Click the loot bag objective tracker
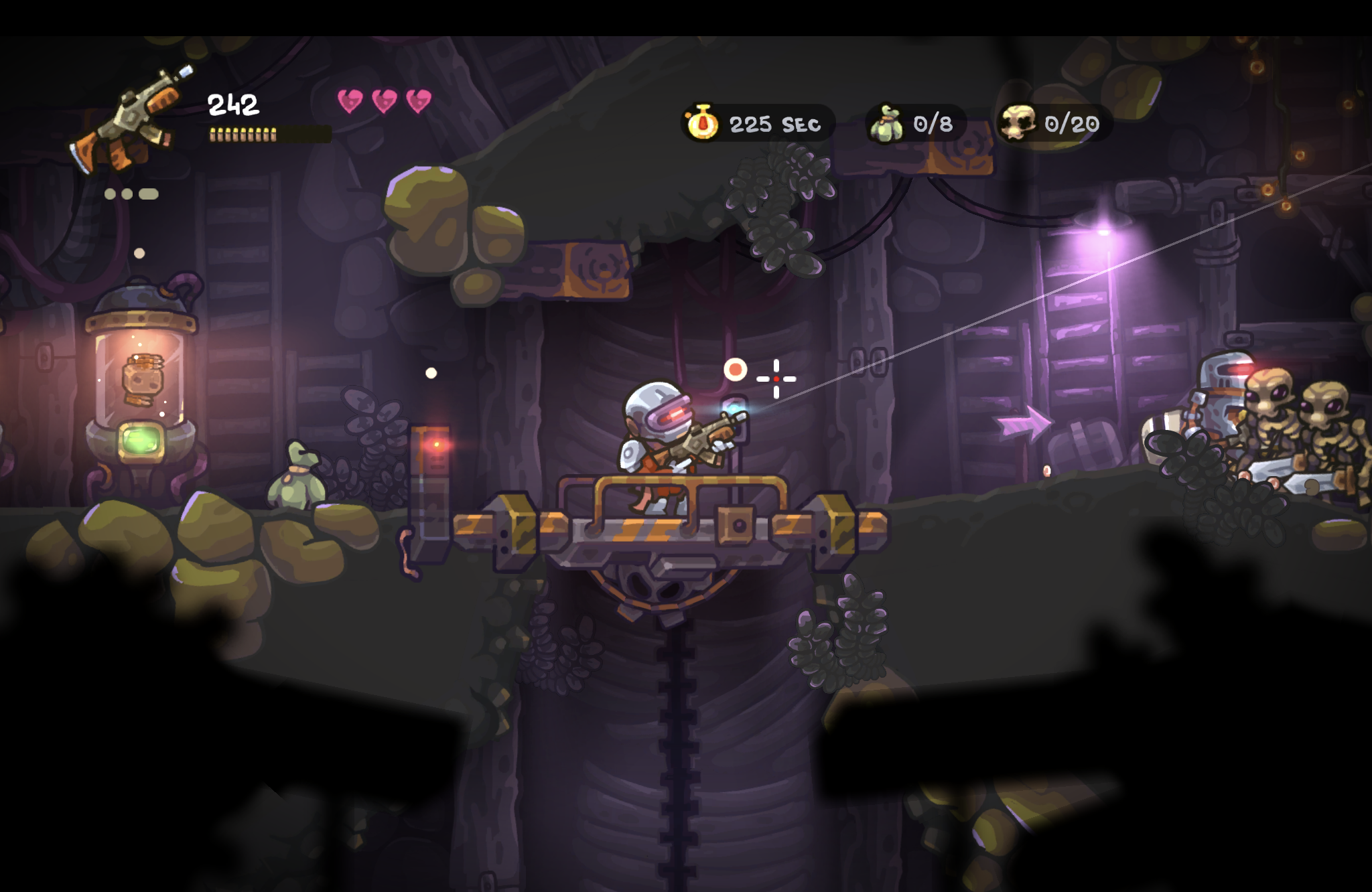The width and height of the screenshot is (1372, 892). pyautogui.click(x=915, y=124)
